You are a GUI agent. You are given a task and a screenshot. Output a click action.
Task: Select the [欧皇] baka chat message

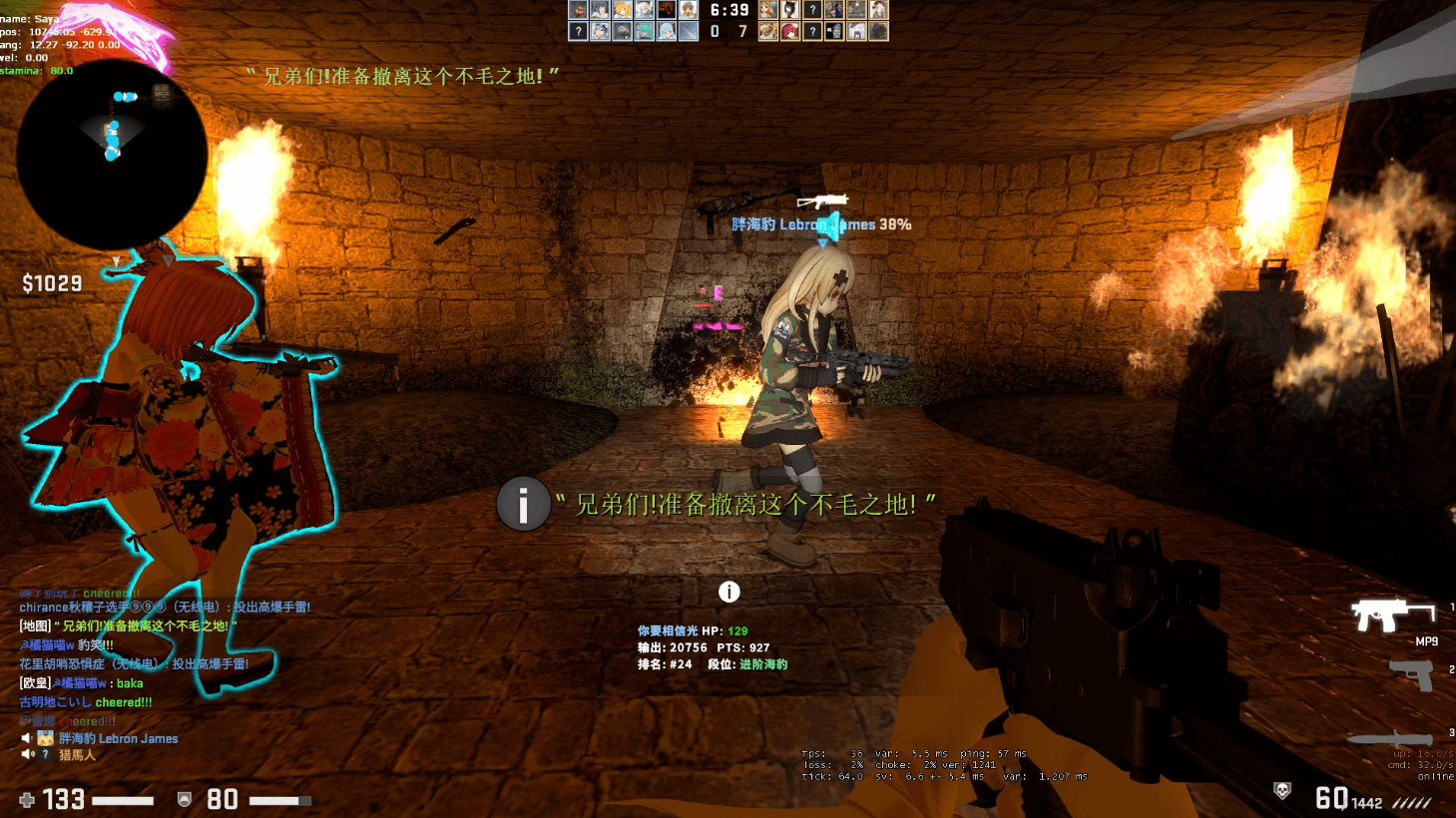point(82,683)
